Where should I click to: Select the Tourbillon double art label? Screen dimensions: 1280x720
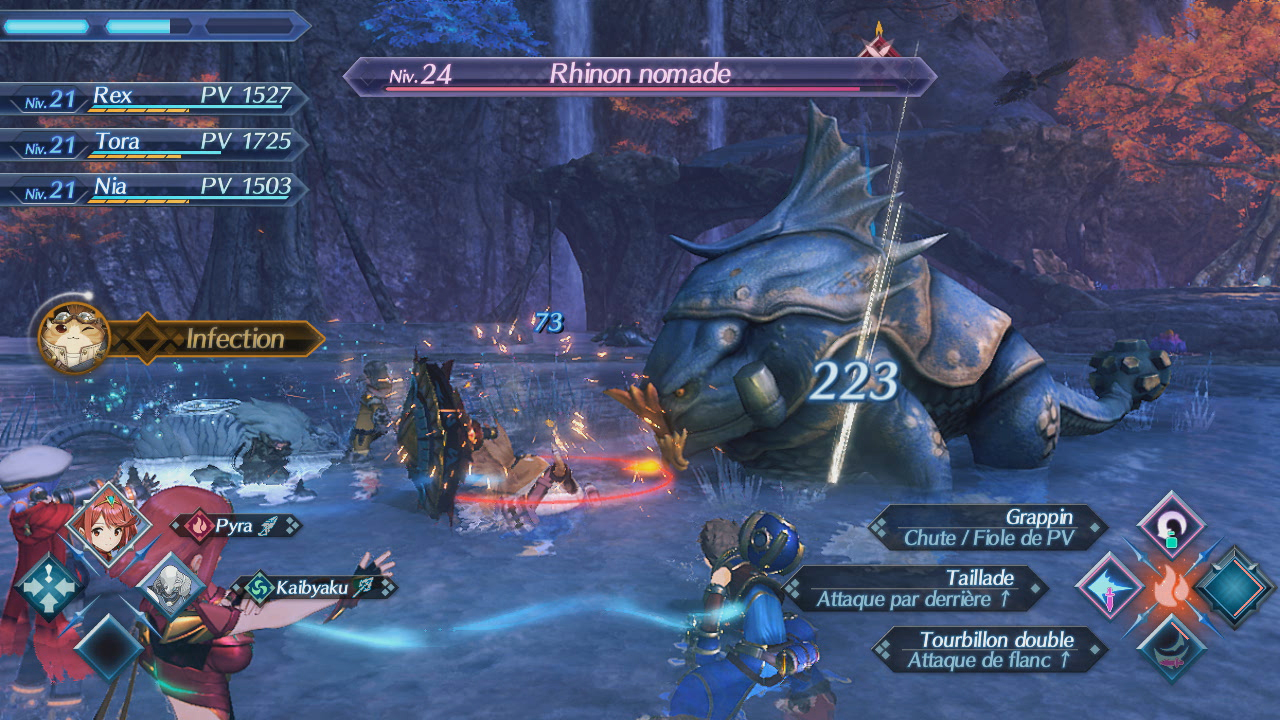click(988, 649)
